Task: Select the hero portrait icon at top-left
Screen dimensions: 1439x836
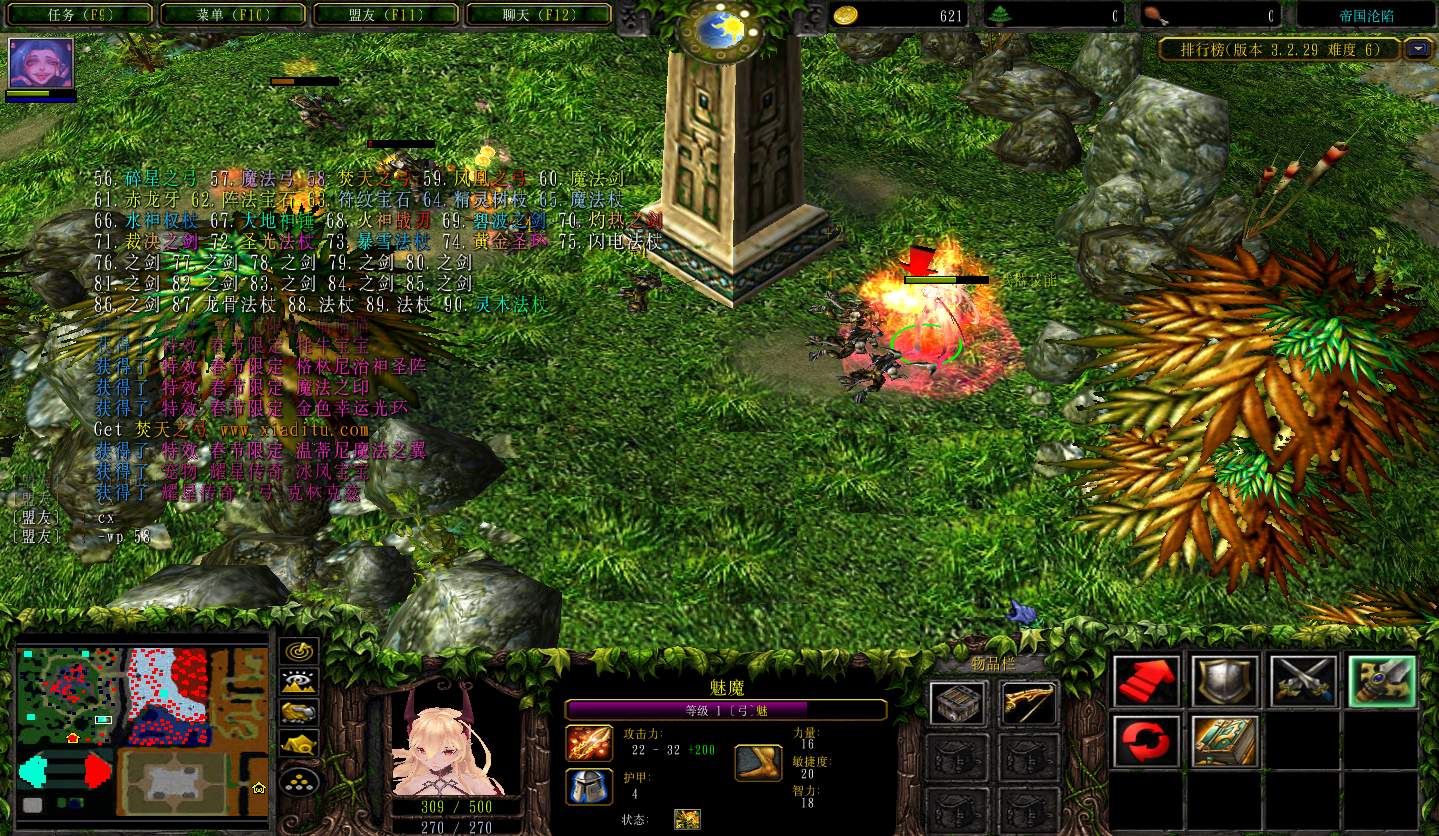Action: [x=41, y=63]
